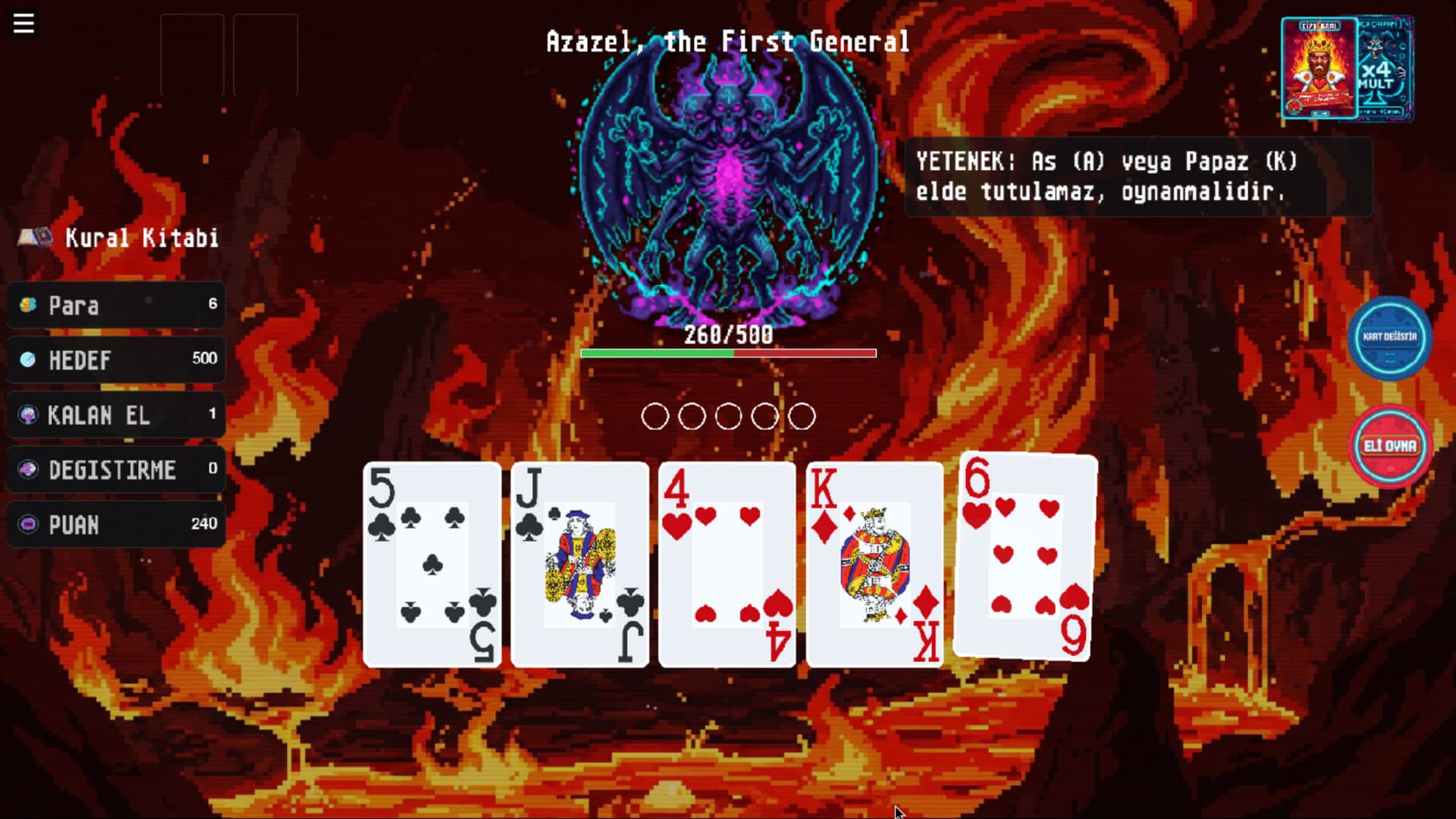Screen dimensions: 1456x819
Task: Click the Para coin icon
Action: [x=27, y=305]
